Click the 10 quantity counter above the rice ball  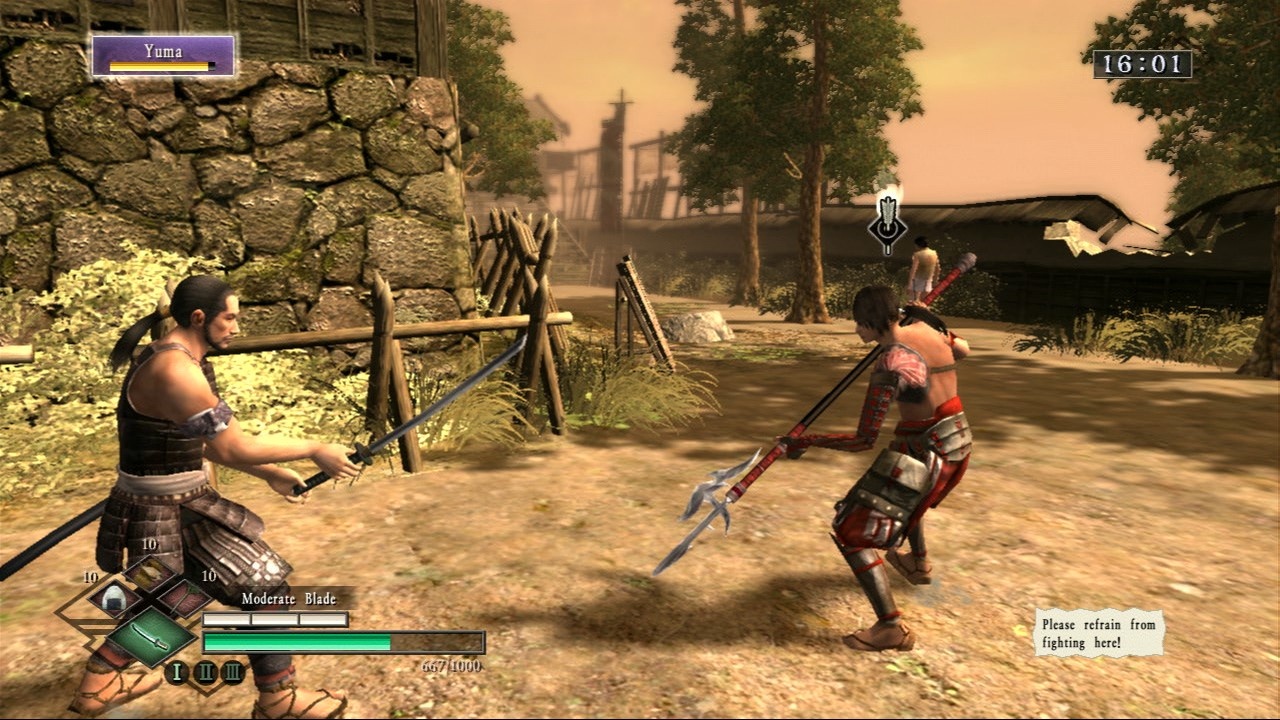[x=90, y=577]
